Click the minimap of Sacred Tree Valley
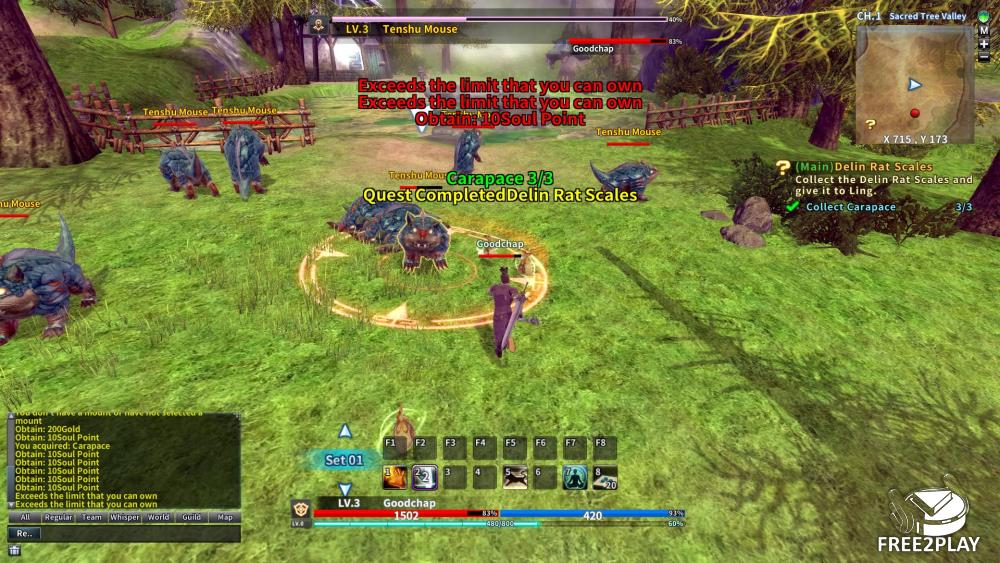The width and height of the screenshot is (1000, 563). 914,83
